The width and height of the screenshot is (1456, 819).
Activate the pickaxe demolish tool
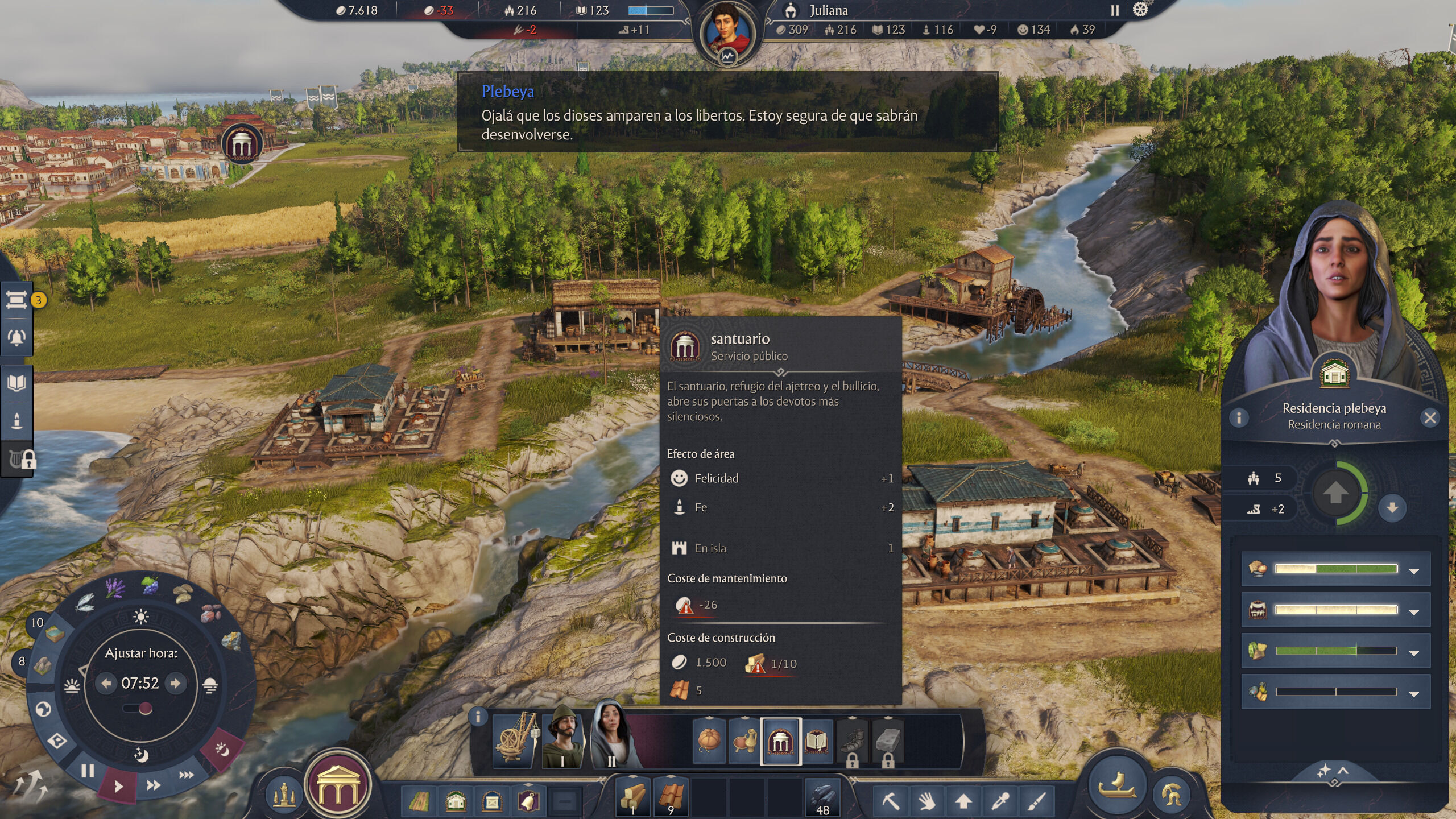890,801
